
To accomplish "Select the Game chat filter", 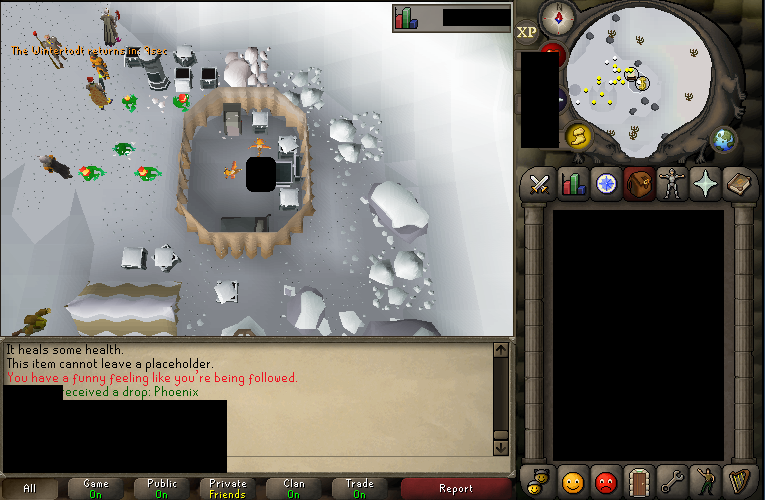I will 96,488.
